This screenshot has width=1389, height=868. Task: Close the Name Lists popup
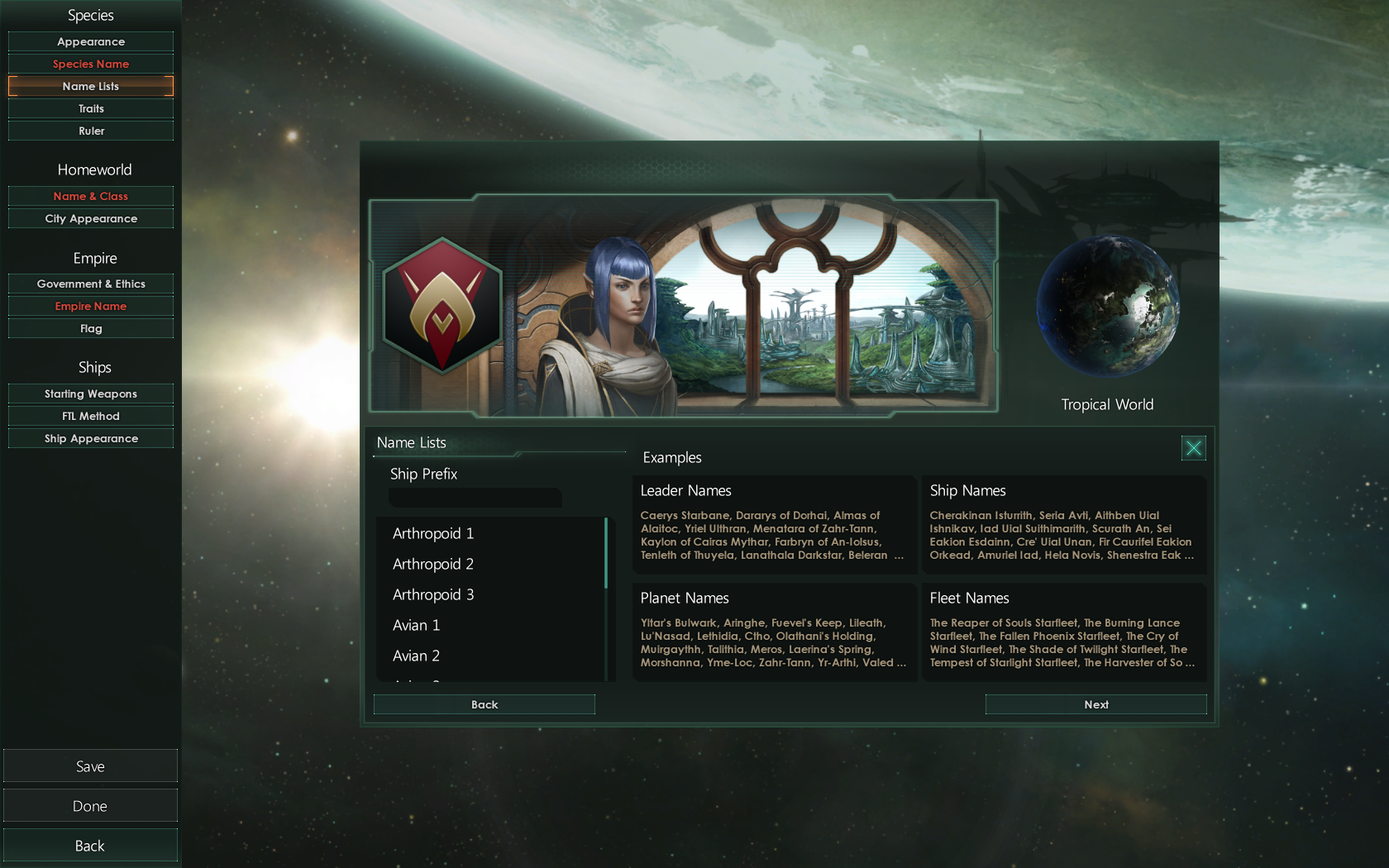(x=1193, y=448)
